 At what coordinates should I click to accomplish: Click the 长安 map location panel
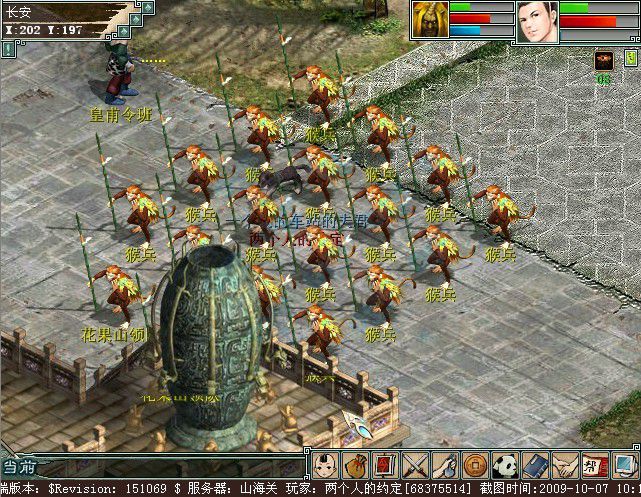(x=60, y=13)
